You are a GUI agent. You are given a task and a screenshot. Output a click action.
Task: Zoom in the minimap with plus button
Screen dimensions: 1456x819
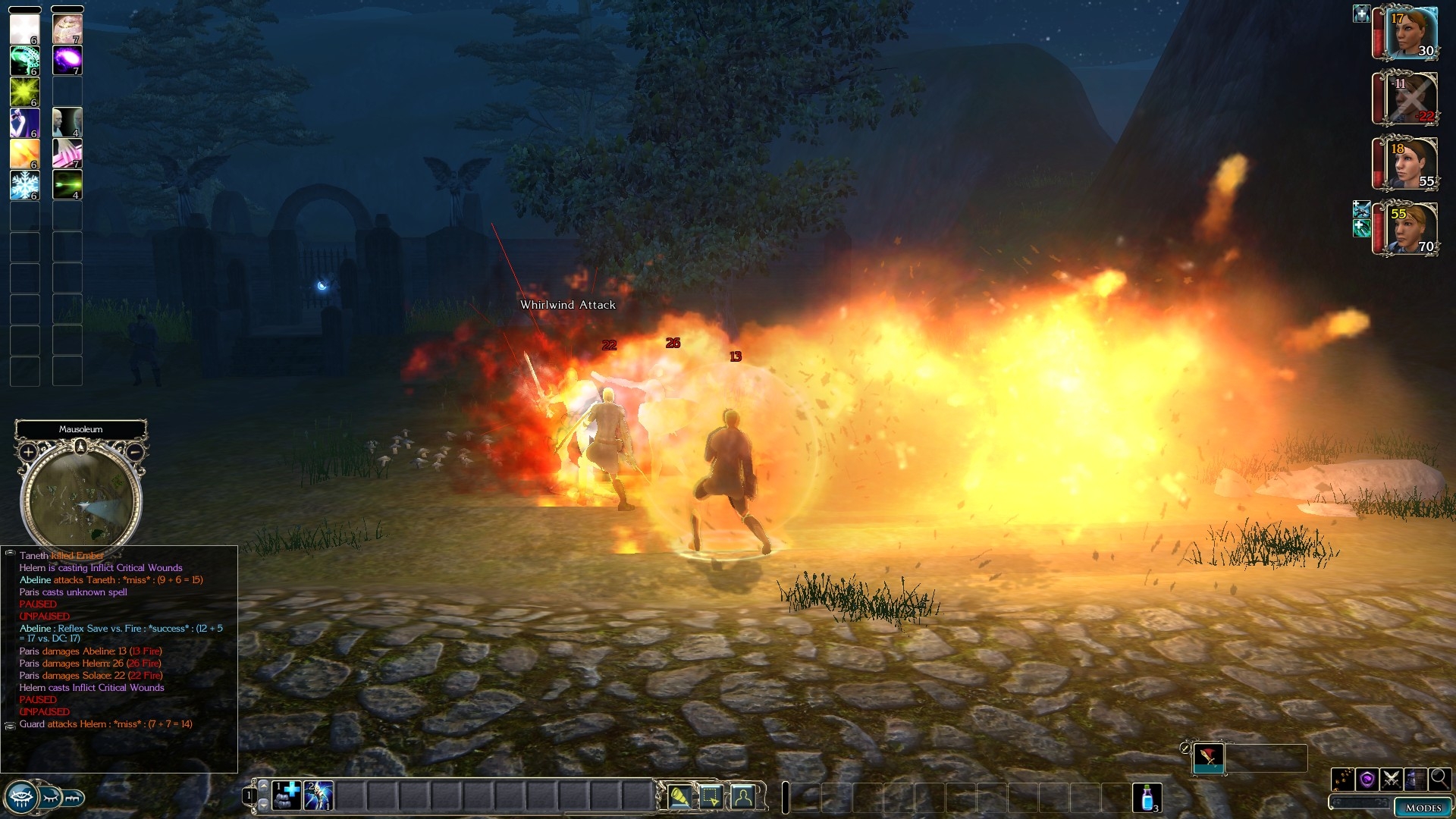(28, 452)
